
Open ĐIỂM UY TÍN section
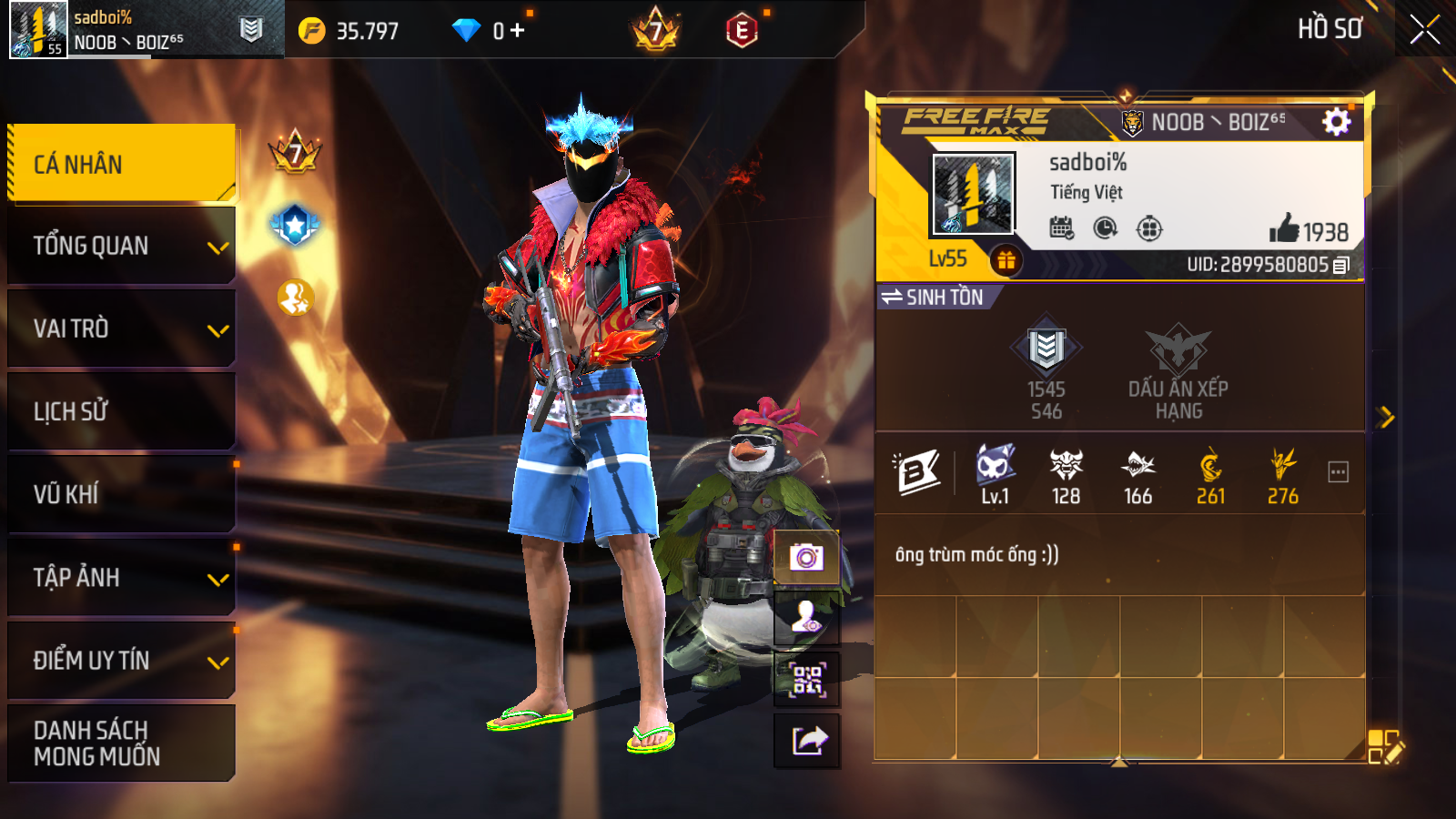tap(121, 660)
